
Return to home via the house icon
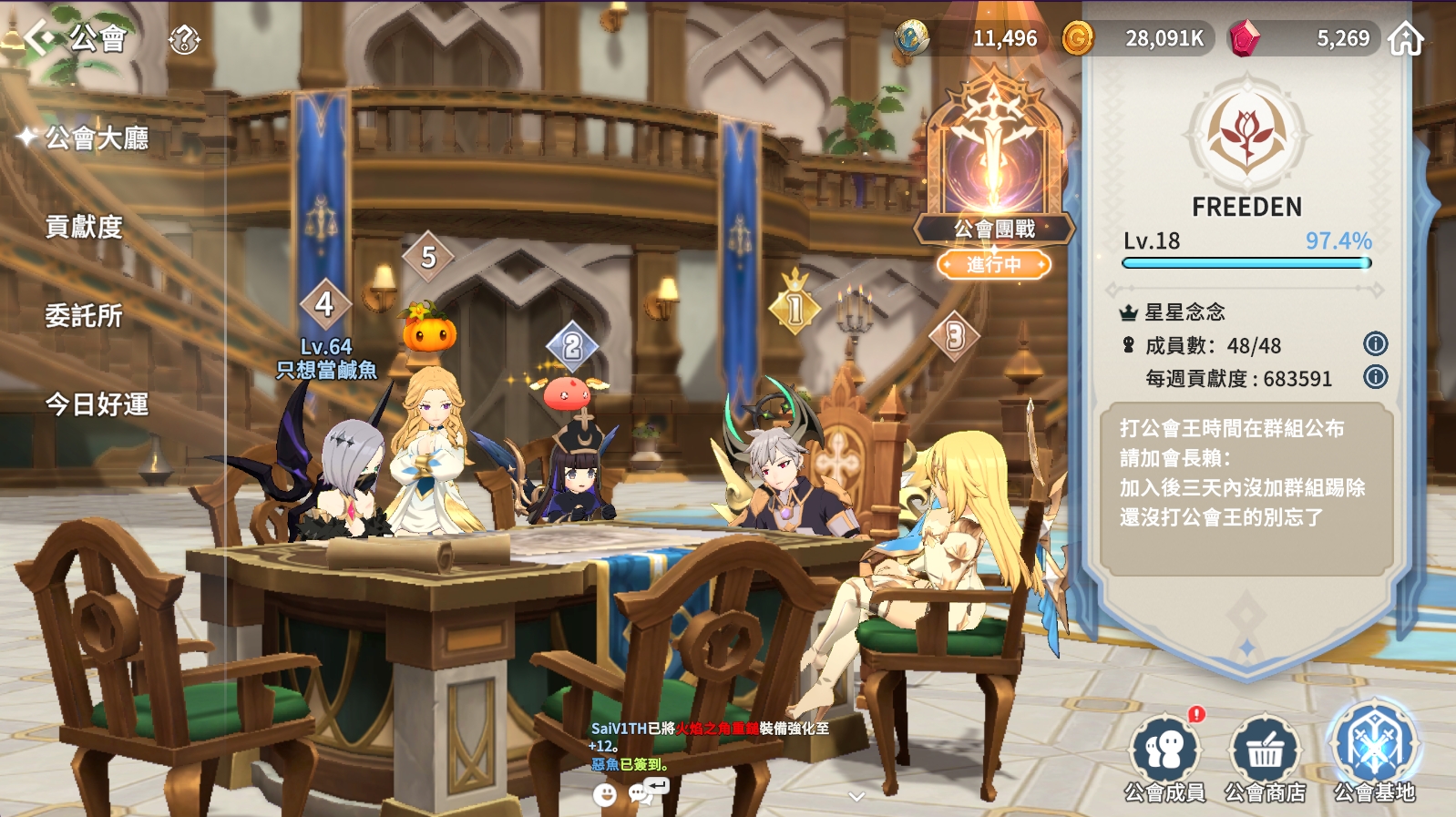tap(1406, 39)
